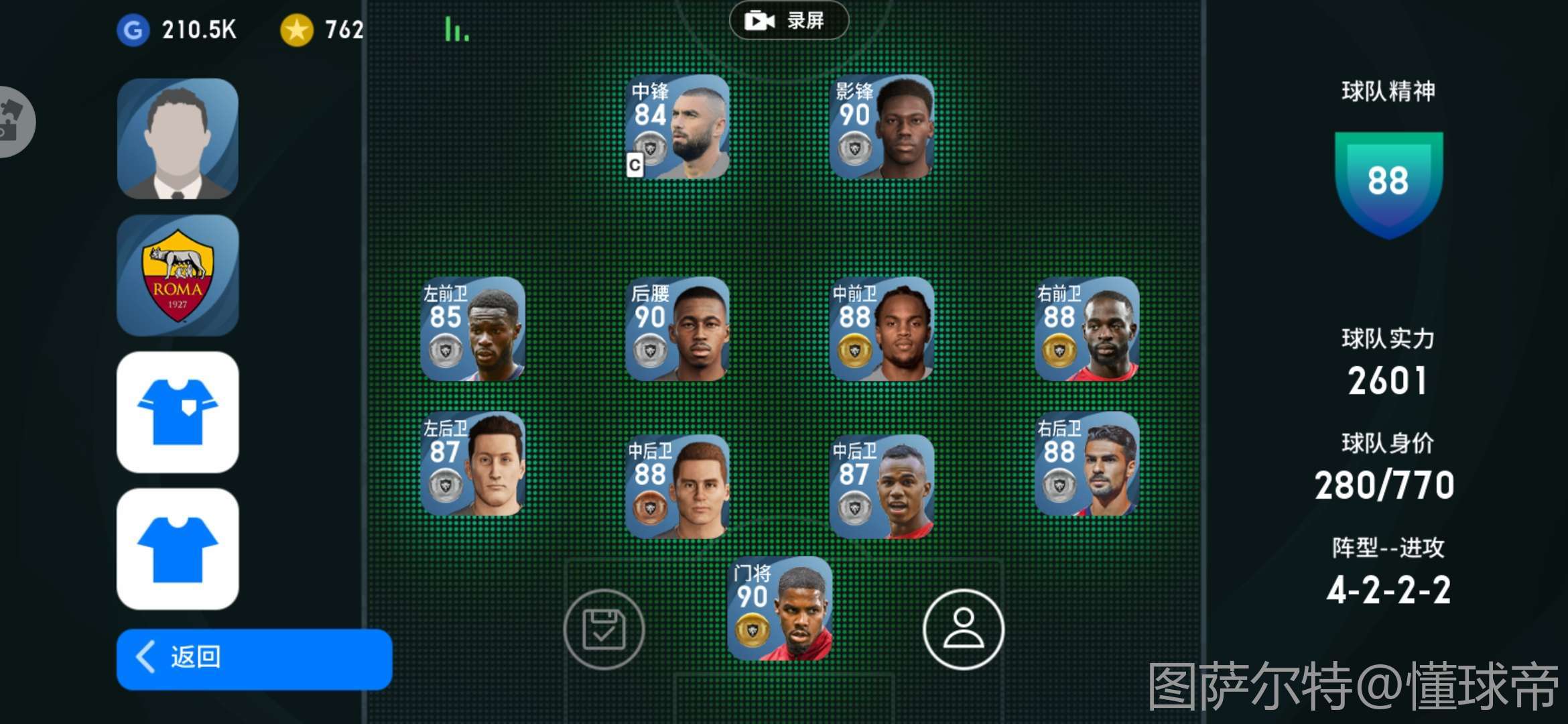Viewport: 1568px width, 724px height.
Task: Start screen recording with 录屏 button
Action: click(788, 21)
